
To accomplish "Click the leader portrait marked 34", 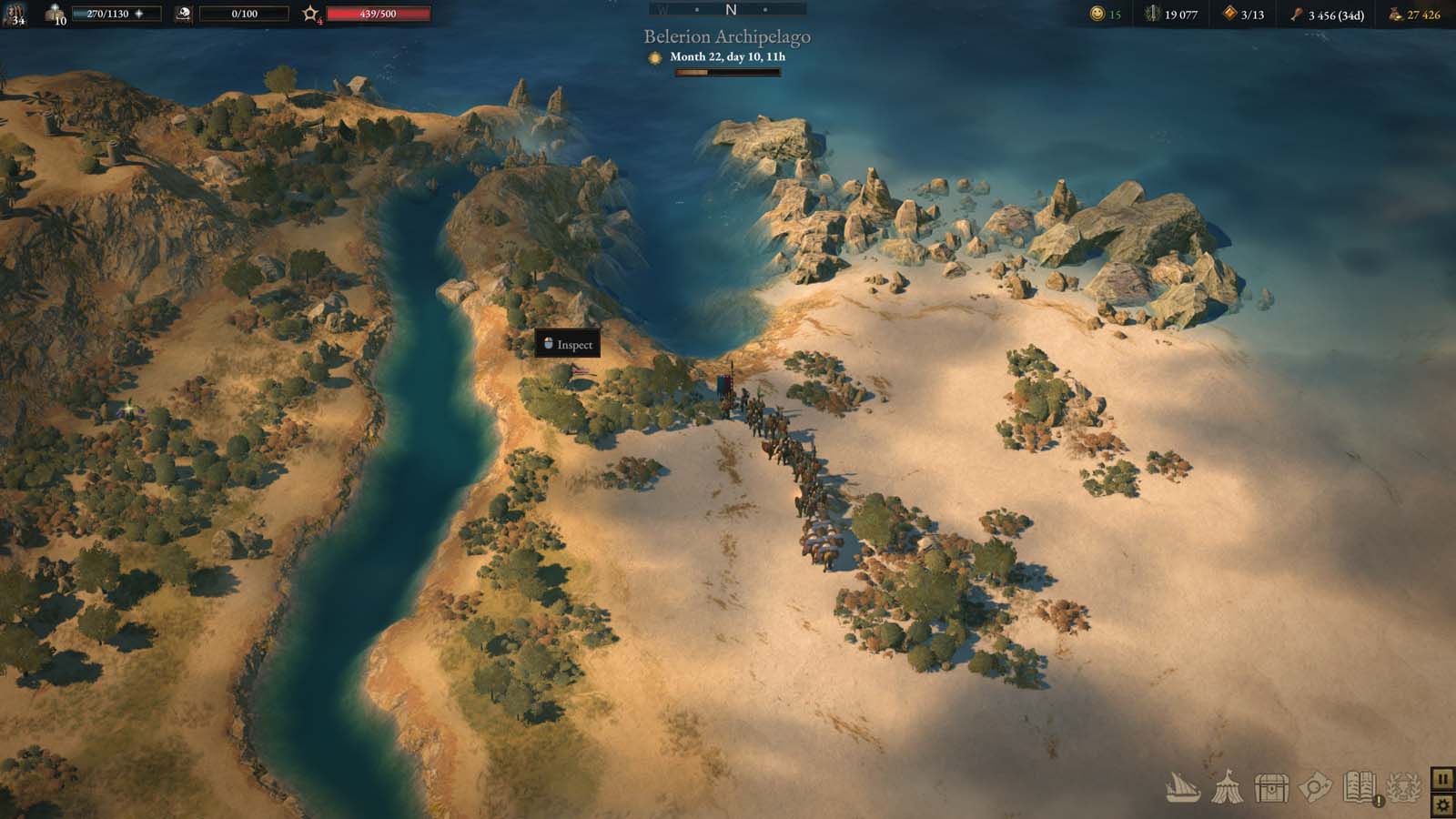I will click(13, 15).
